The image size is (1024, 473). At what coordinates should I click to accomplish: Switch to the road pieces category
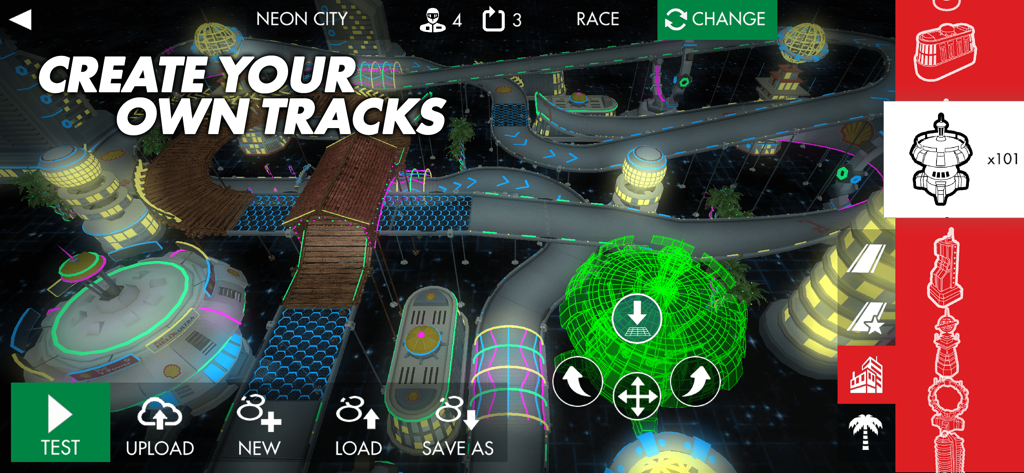866,260
